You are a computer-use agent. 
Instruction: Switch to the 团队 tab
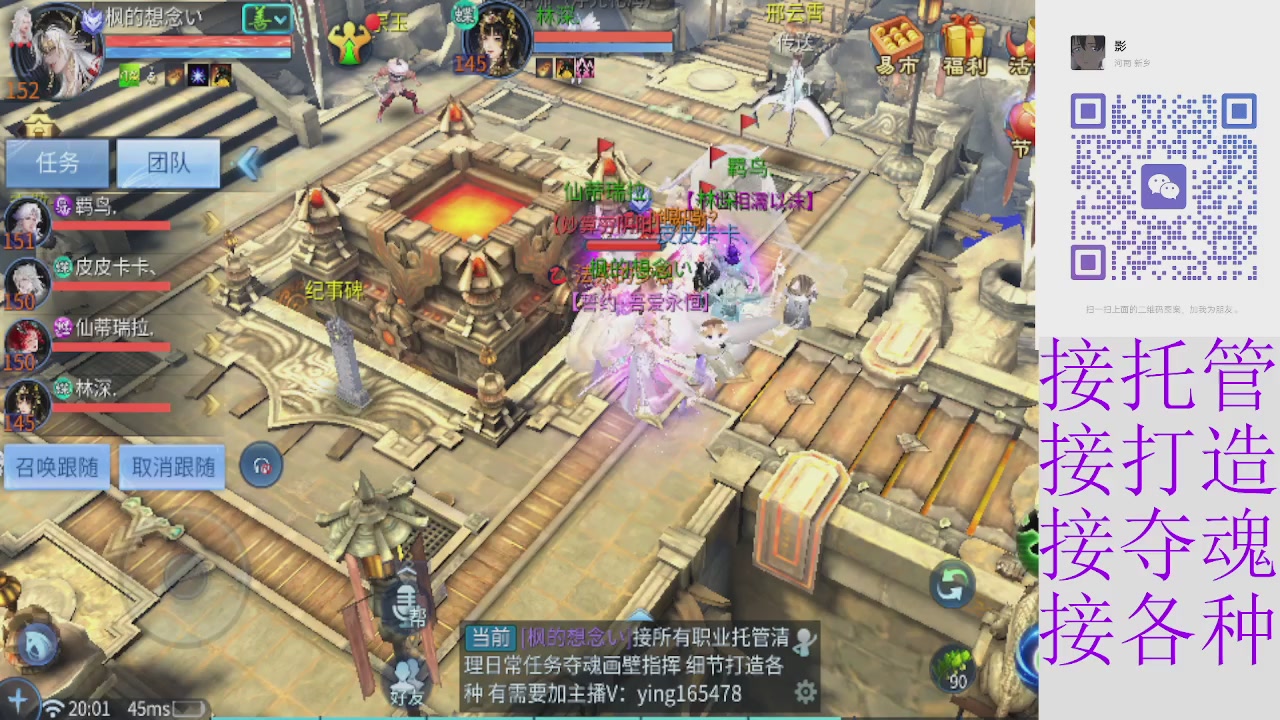(x=167, y=163)
